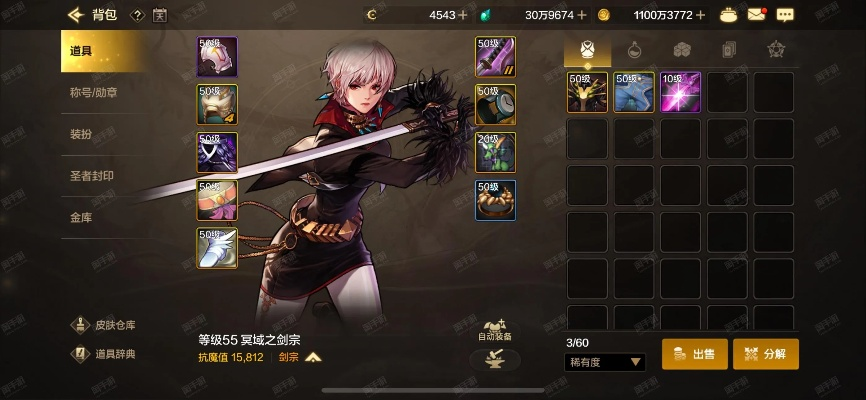This screenshot has height=400, width=866.
Task: Open the mail envelope icon
Action: pos(756,15)
